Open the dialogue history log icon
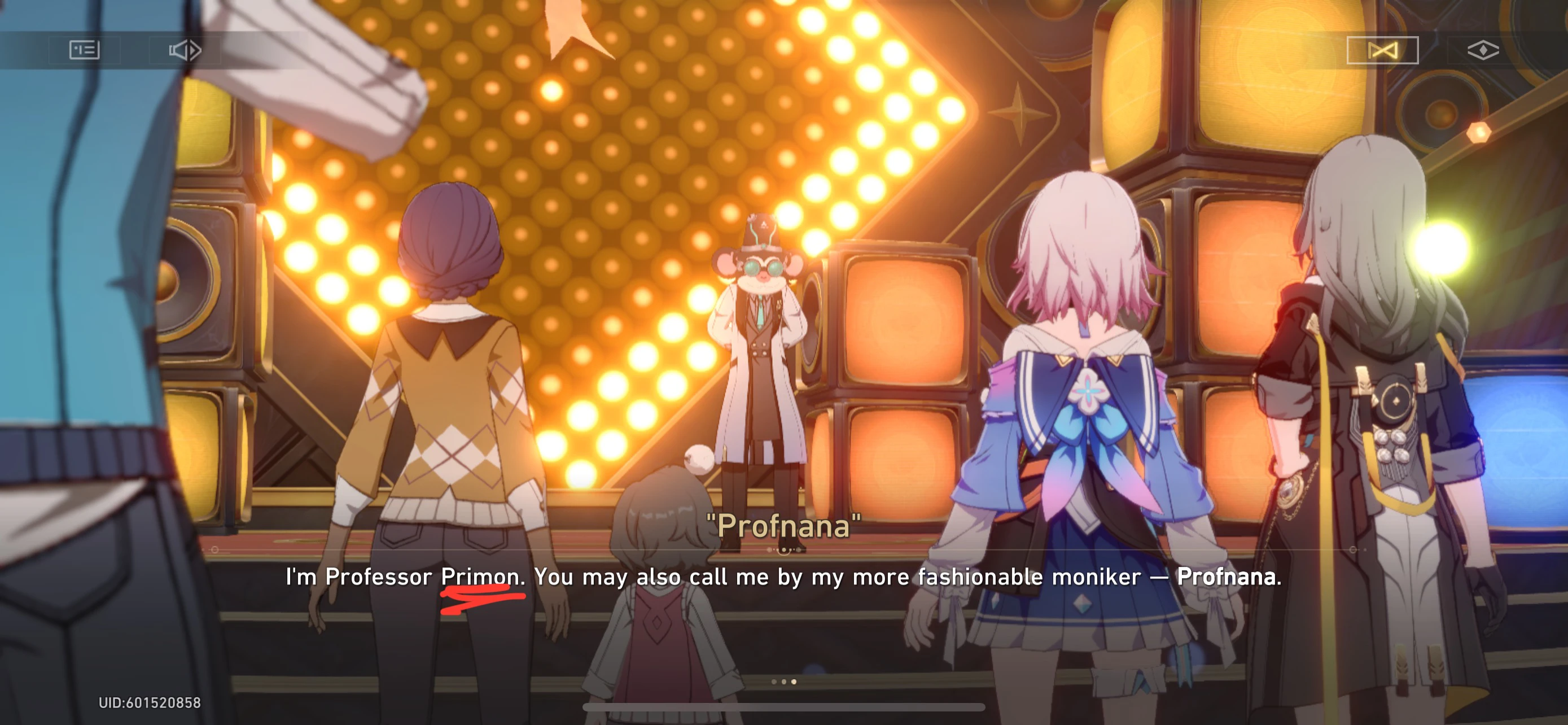This screenshot has height=725, width=1568. (84, 50)
